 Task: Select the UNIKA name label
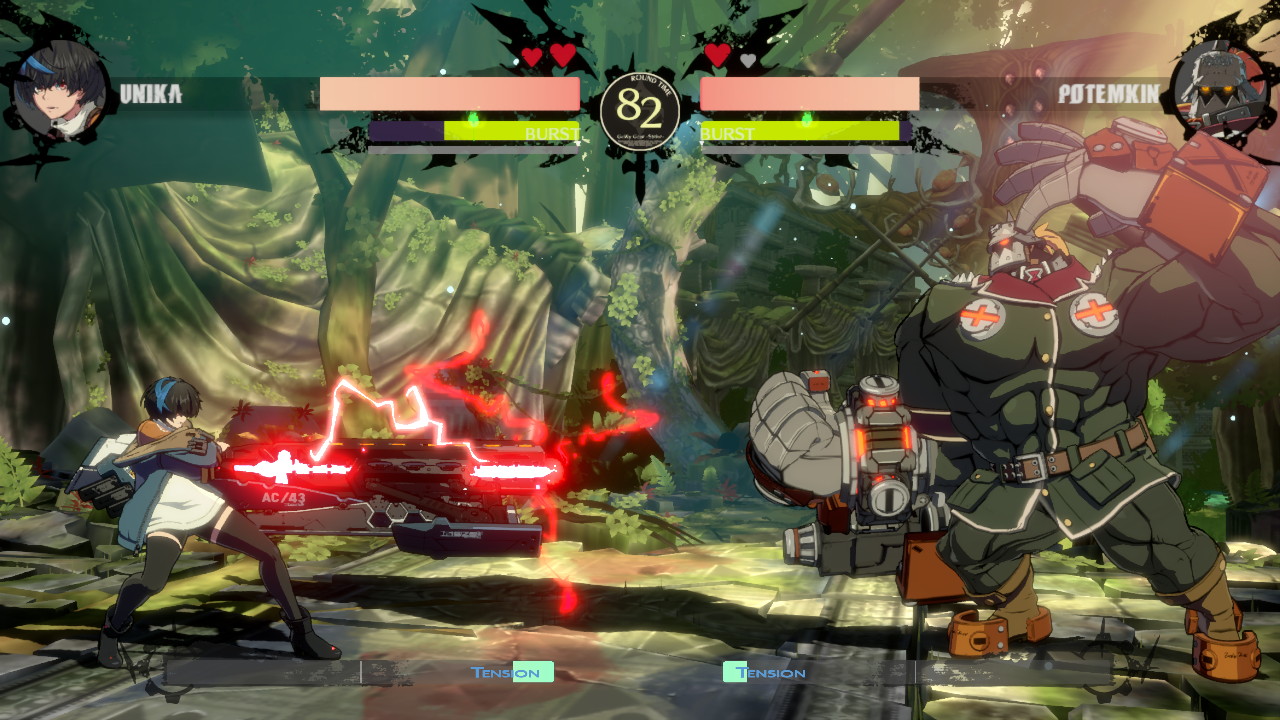pos(150,93)
